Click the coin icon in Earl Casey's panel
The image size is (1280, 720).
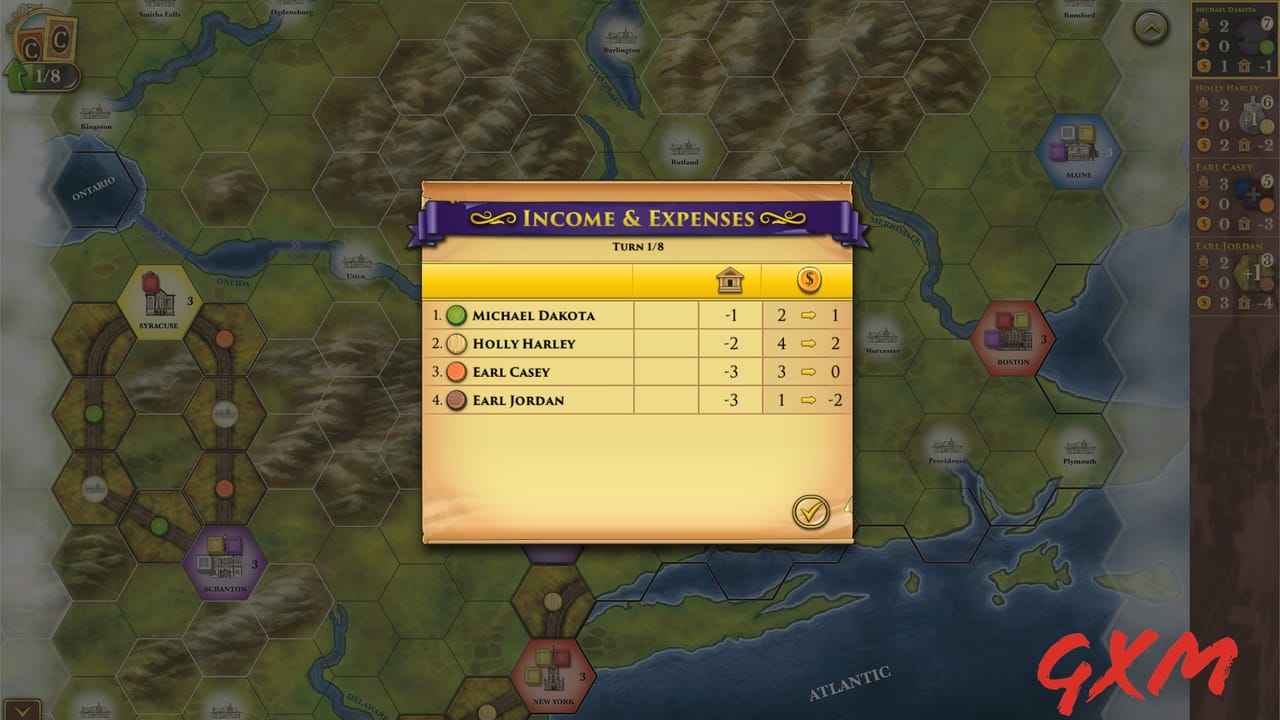1203,221
